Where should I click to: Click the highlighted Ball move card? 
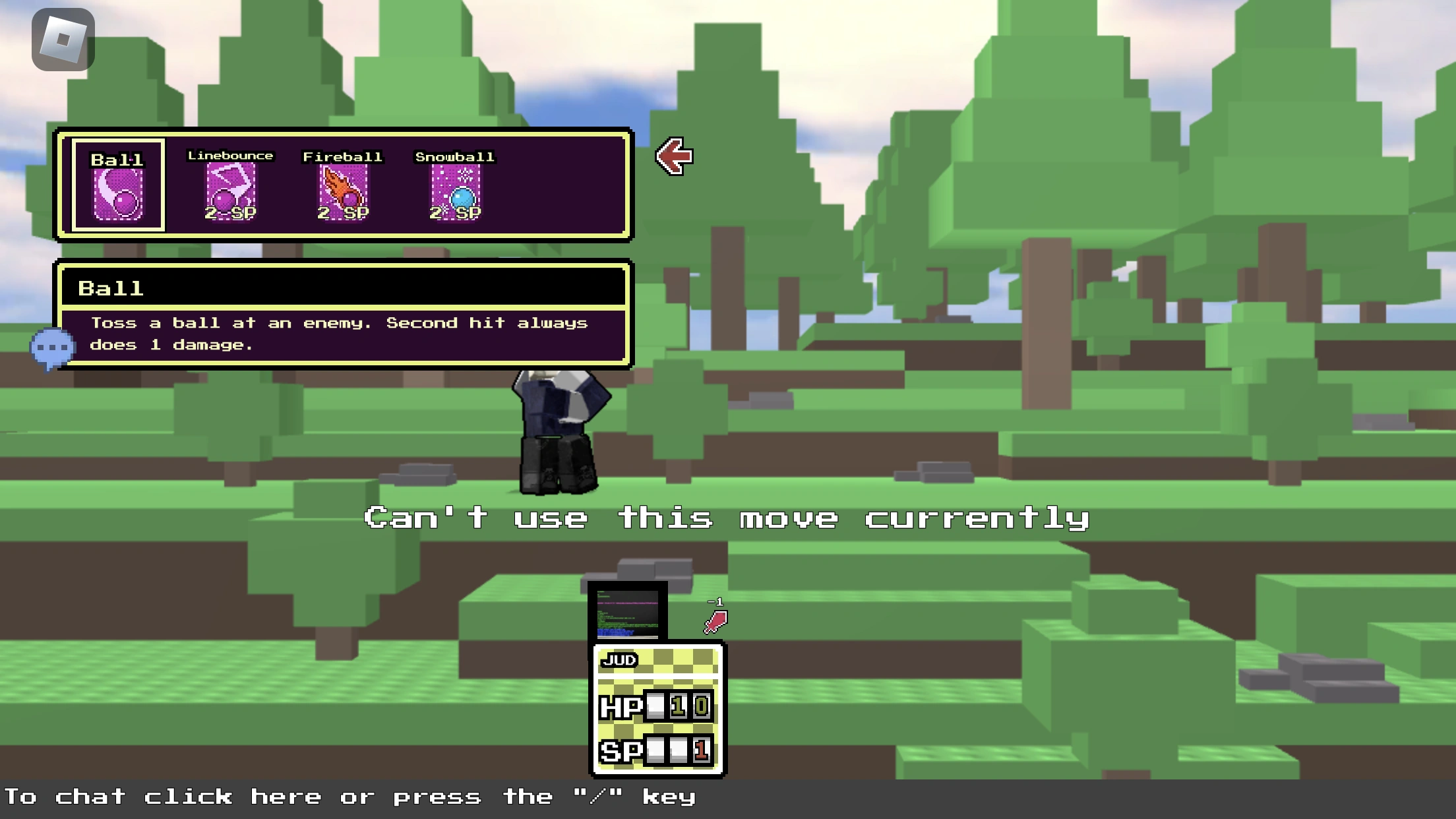point(117,185)
